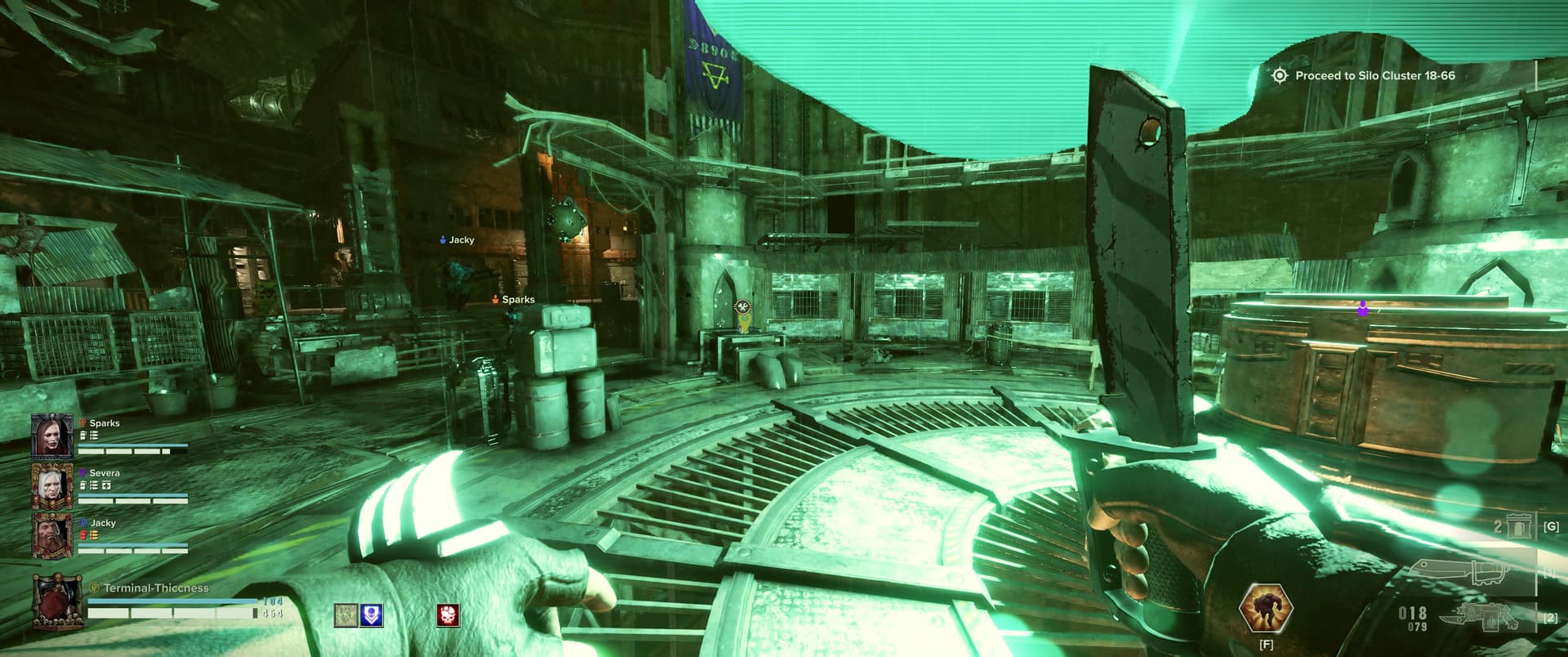Click the red skull debuff icon
Image resolution: width=1568 pixels, height=657 pixels.
[x=448, y=615]
